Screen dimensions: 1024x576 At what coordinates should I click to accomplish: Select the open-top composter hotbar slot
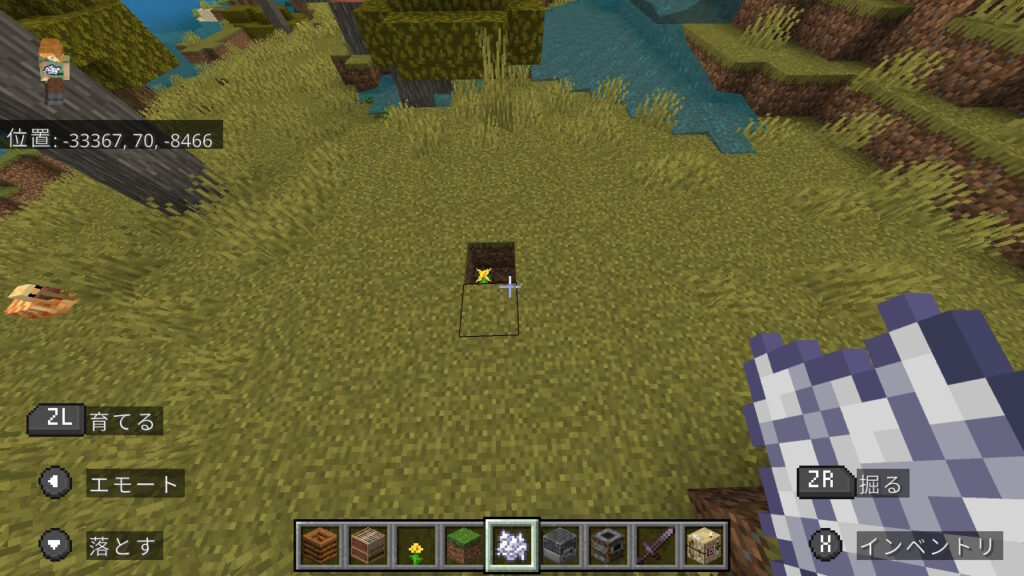(x=319, y=546)
